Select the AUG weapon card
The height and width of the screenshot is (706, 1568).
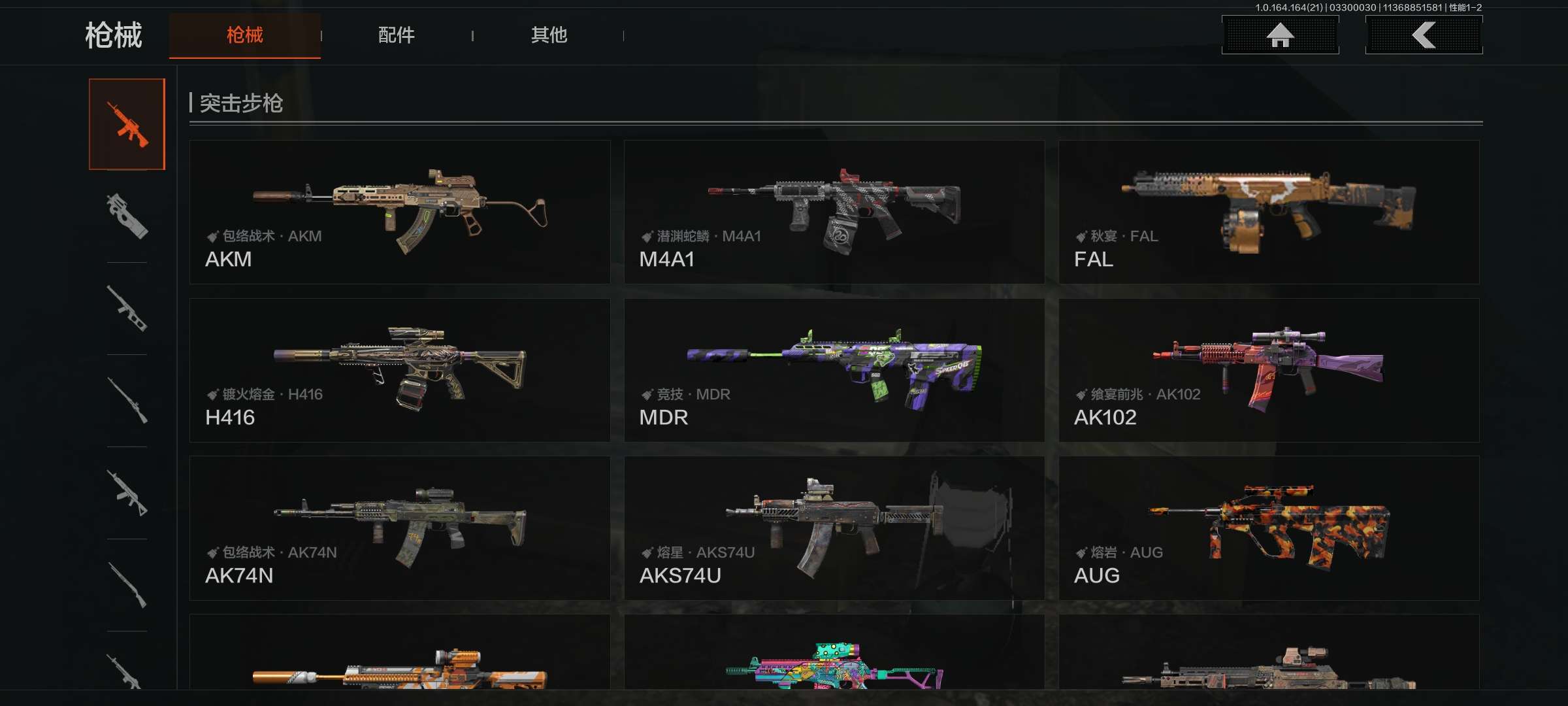coord(1269,528)
